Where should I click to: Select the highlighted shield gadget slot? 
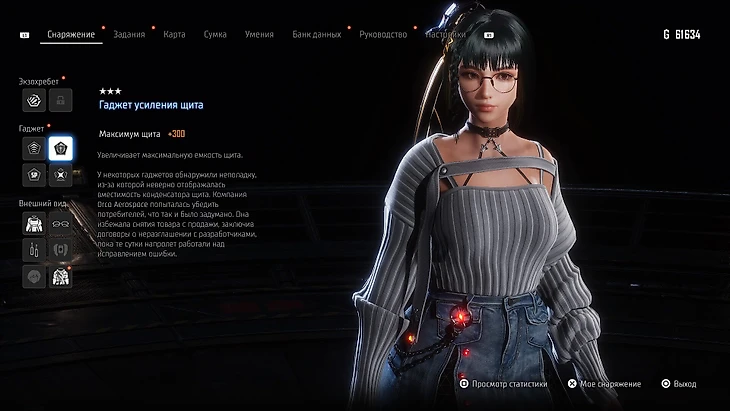coord(60,149)
